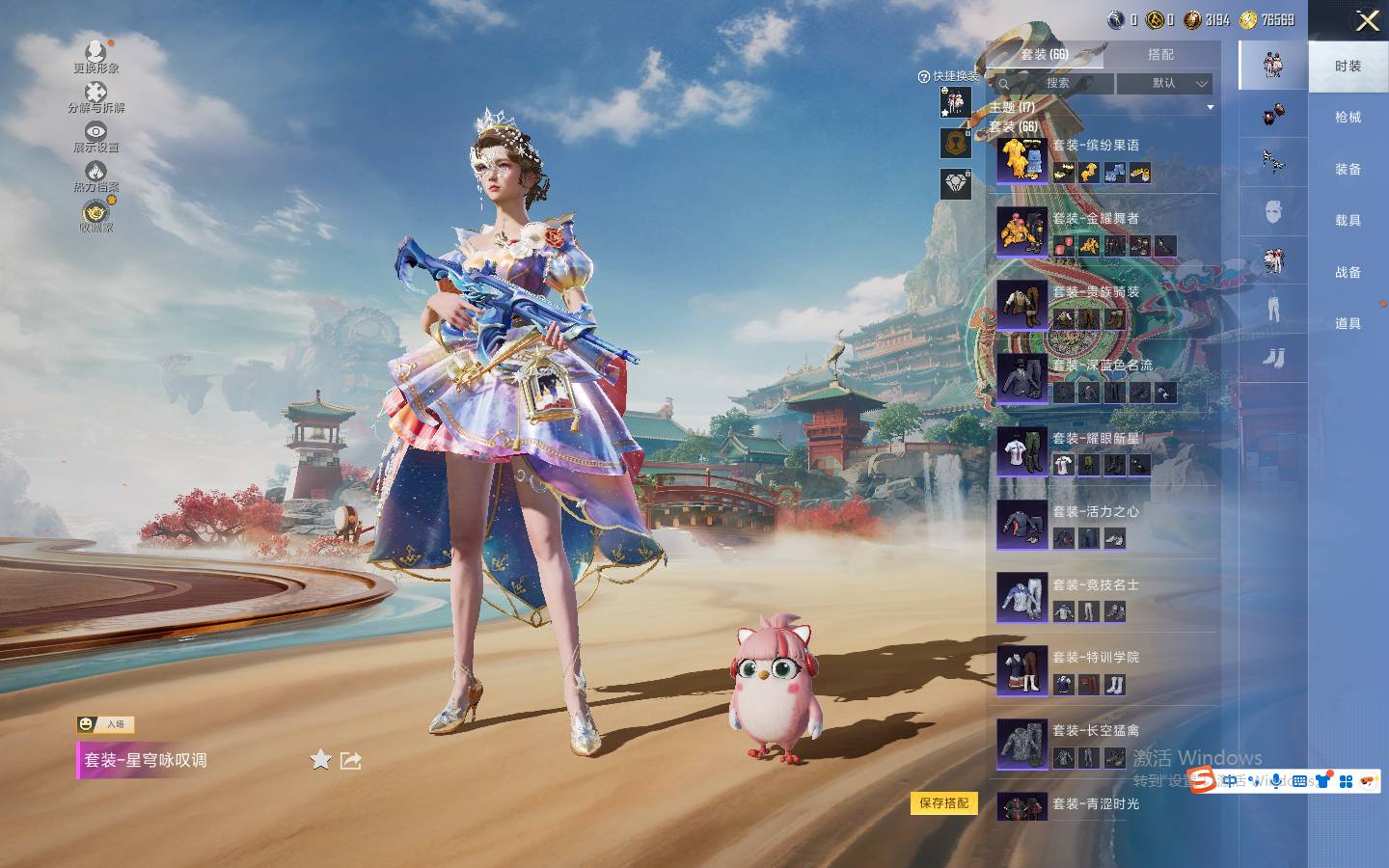The height and width of the screenshot is (868, 1389).
Task: Open the 装备 category tab
Action: pos(1348,170)
